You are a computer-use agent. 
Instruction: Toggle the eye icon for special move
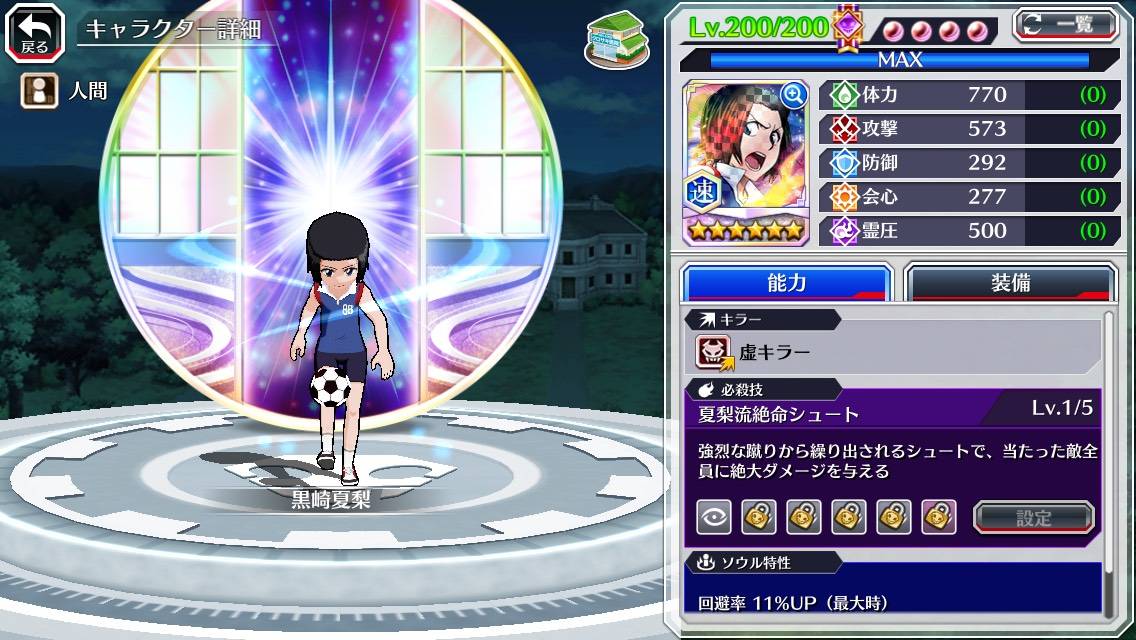click(713, 517)
